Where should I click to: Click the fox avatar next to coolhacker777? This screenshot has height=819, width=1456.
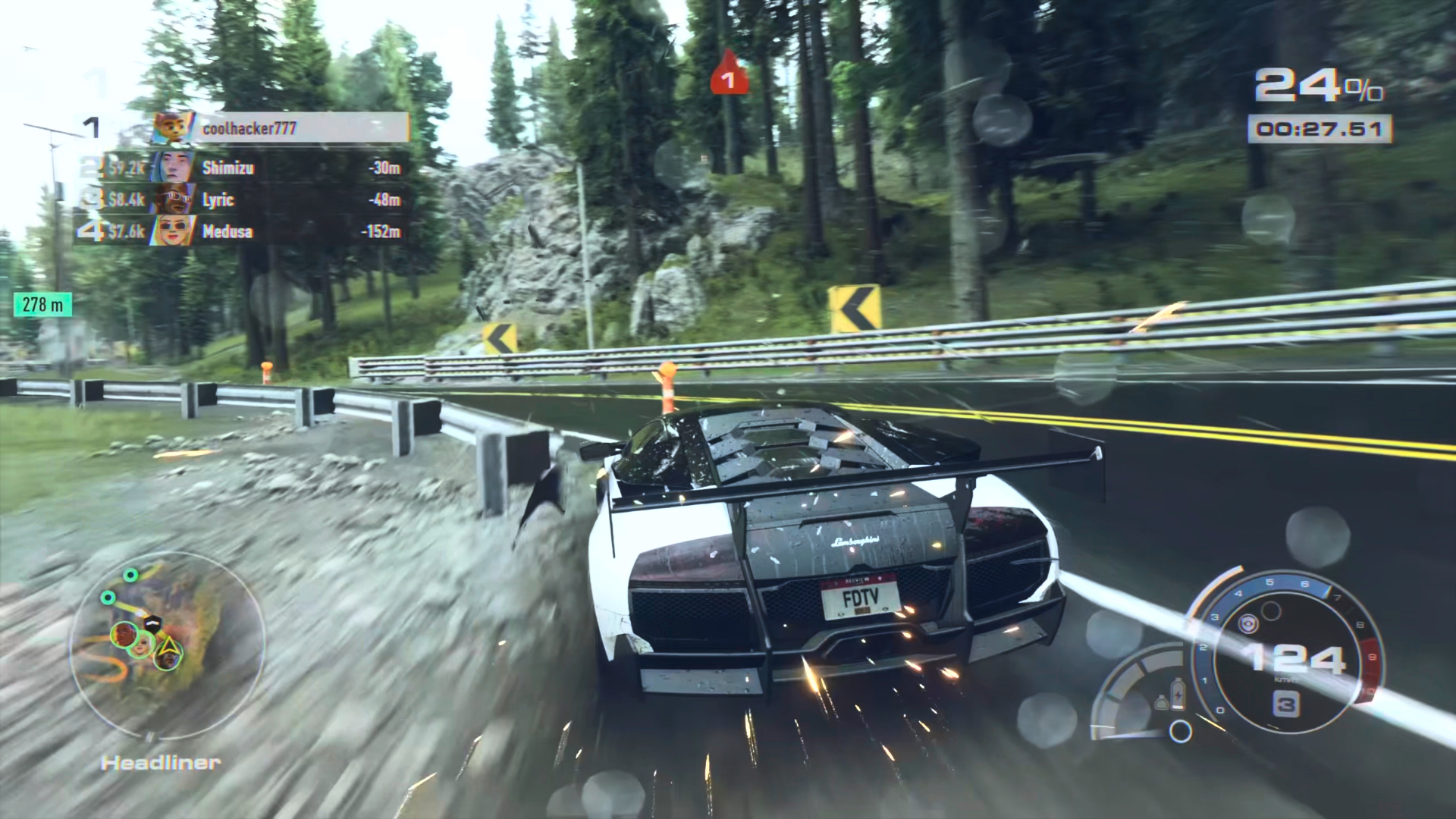click(x=171, y=127)
